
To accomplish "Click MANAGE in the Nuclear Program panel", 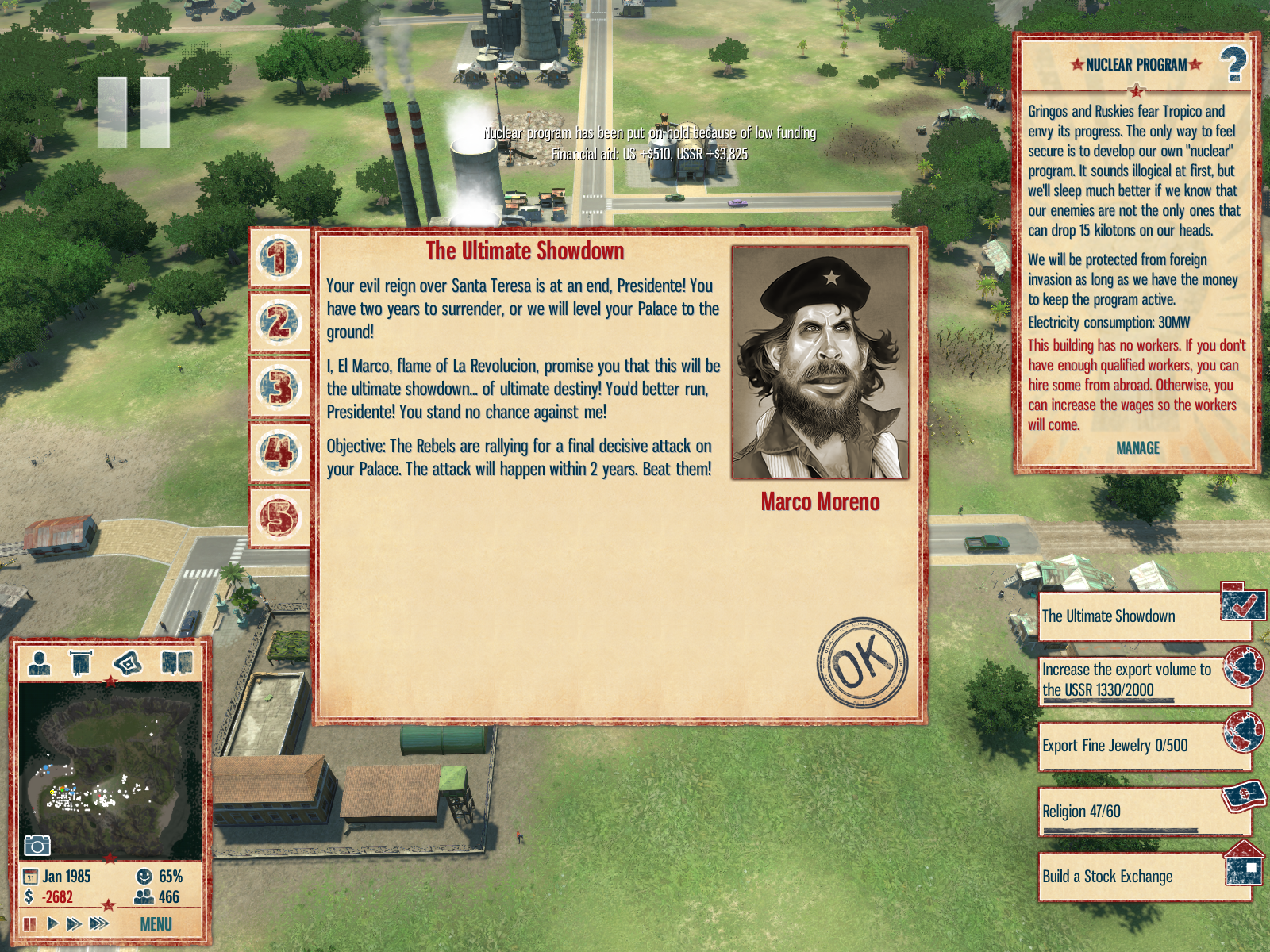I will (x=1137, y=448).
